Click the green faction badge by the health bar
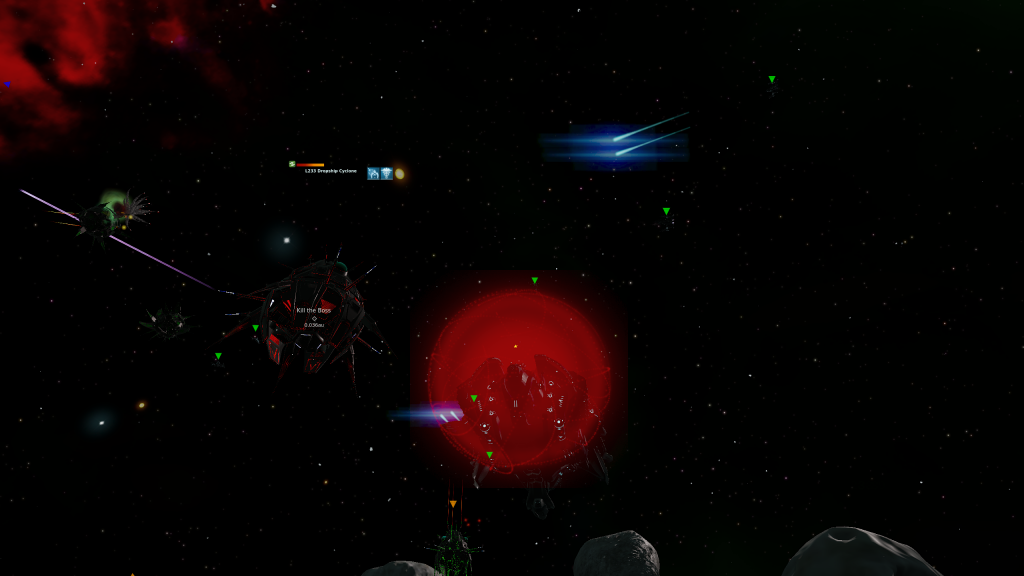Viewport: 1024px width, 576px height. [291, 164]
